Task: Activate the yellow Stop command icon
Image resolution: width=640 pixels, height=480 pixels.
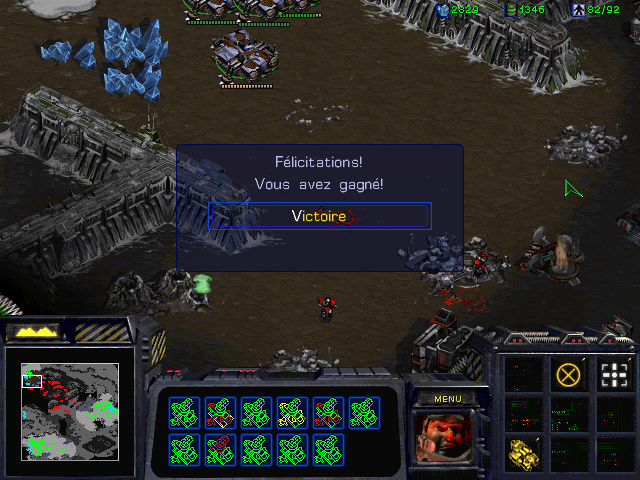Action: pyautogui.click(x=568, y=375)
